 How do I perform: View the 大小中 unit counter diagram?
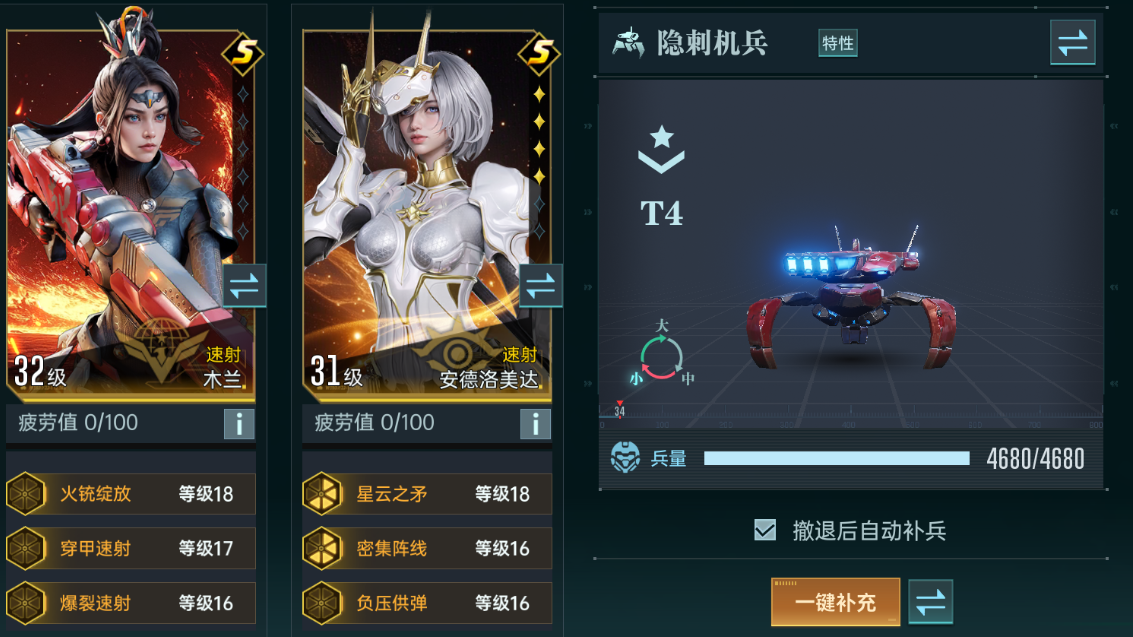click(662, 355)
